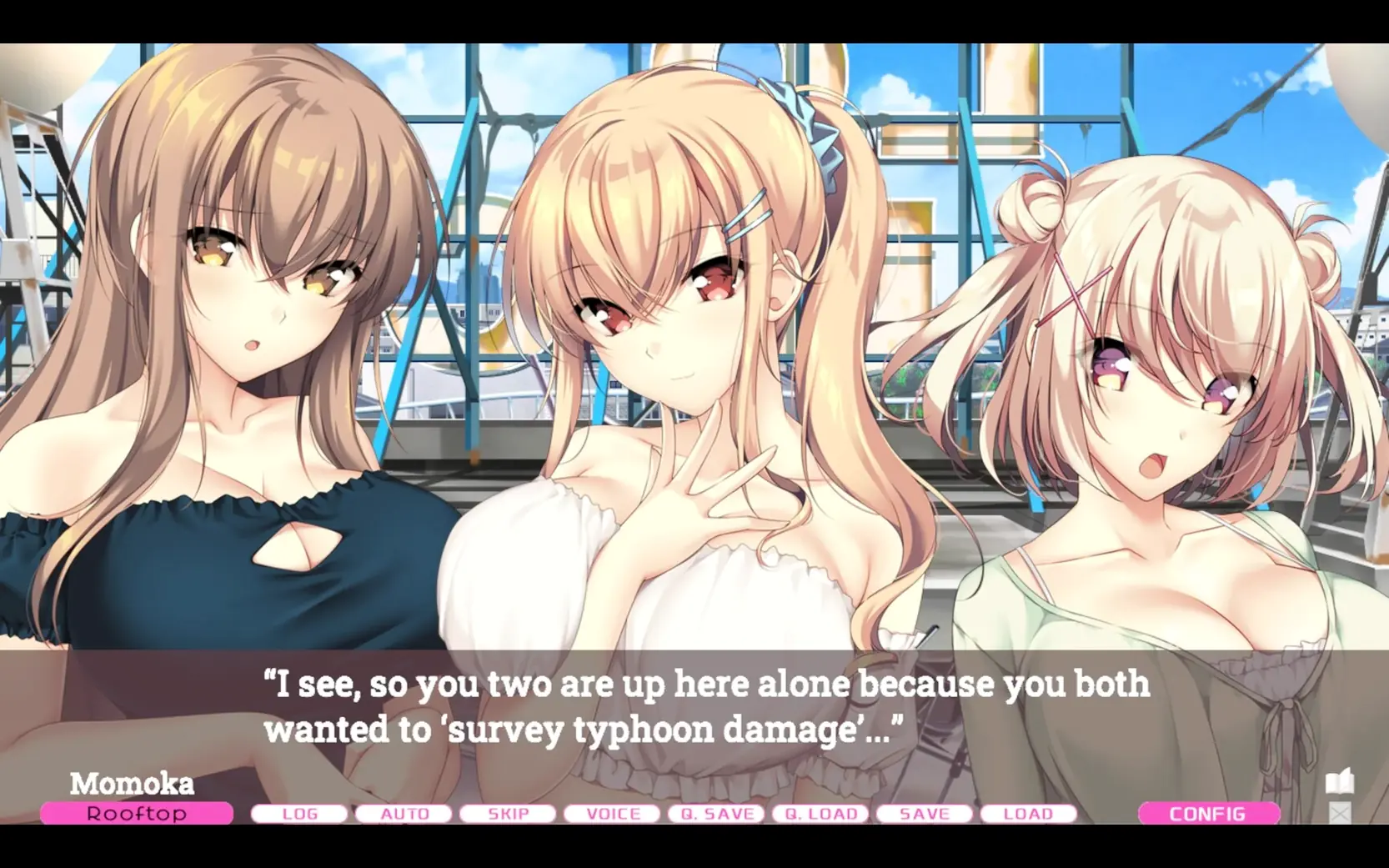Click the open book icon
1389x868 pixels.
tap(1339, 783)
